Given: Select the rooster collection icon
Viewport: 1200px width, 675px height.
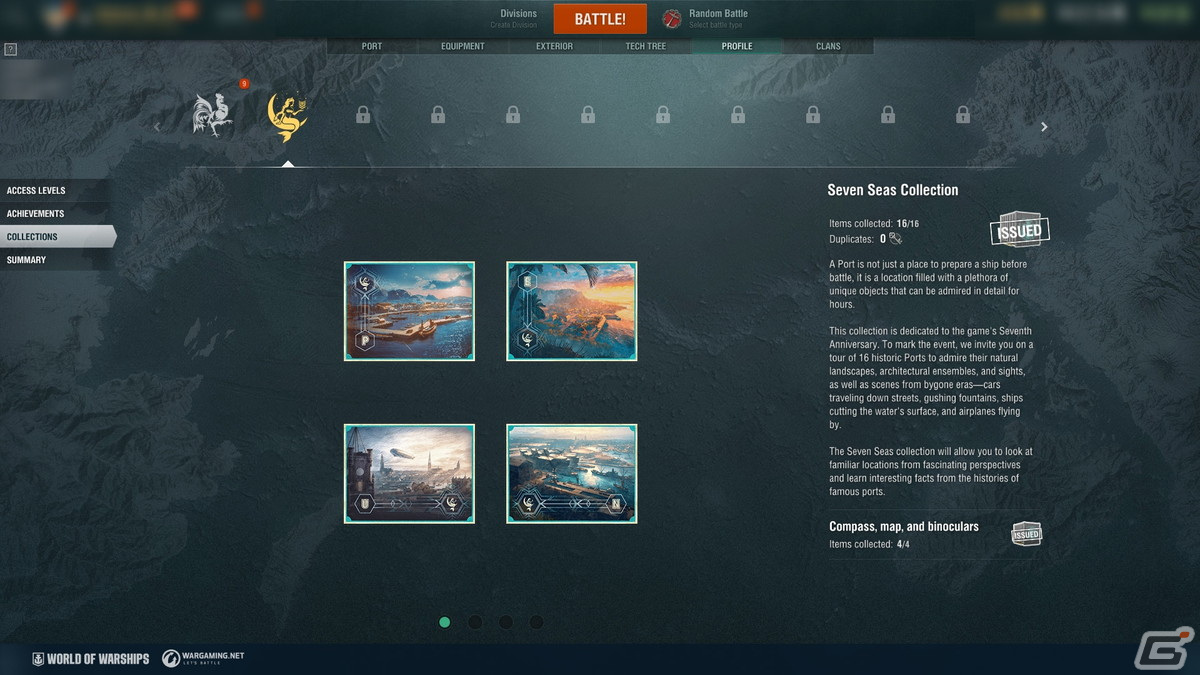Looking at the screenshot, I should point(213,115).
